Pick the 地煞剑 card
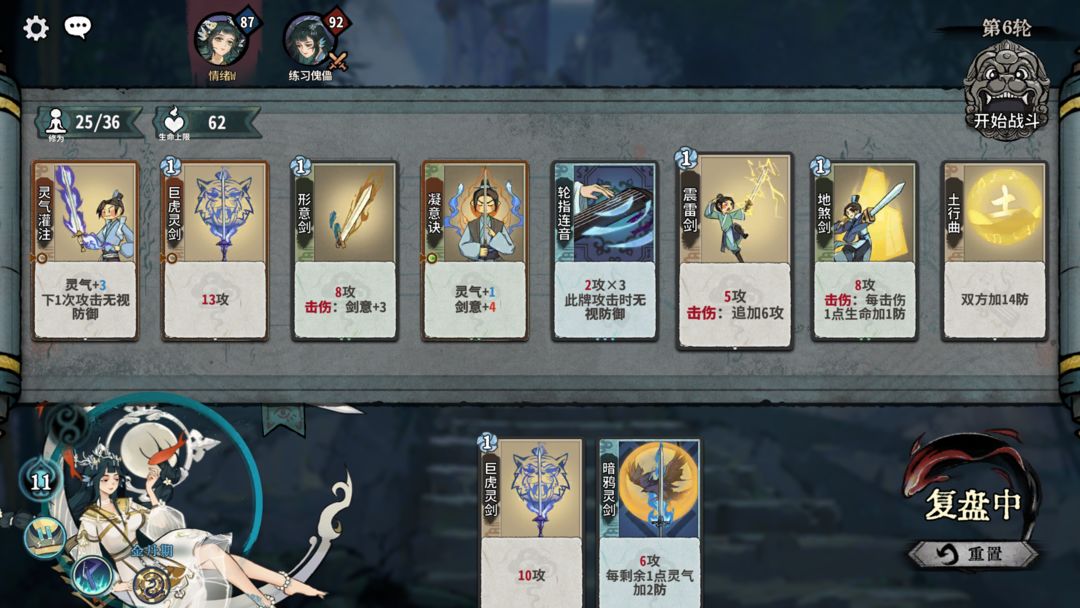 click(x=865, y=250)
